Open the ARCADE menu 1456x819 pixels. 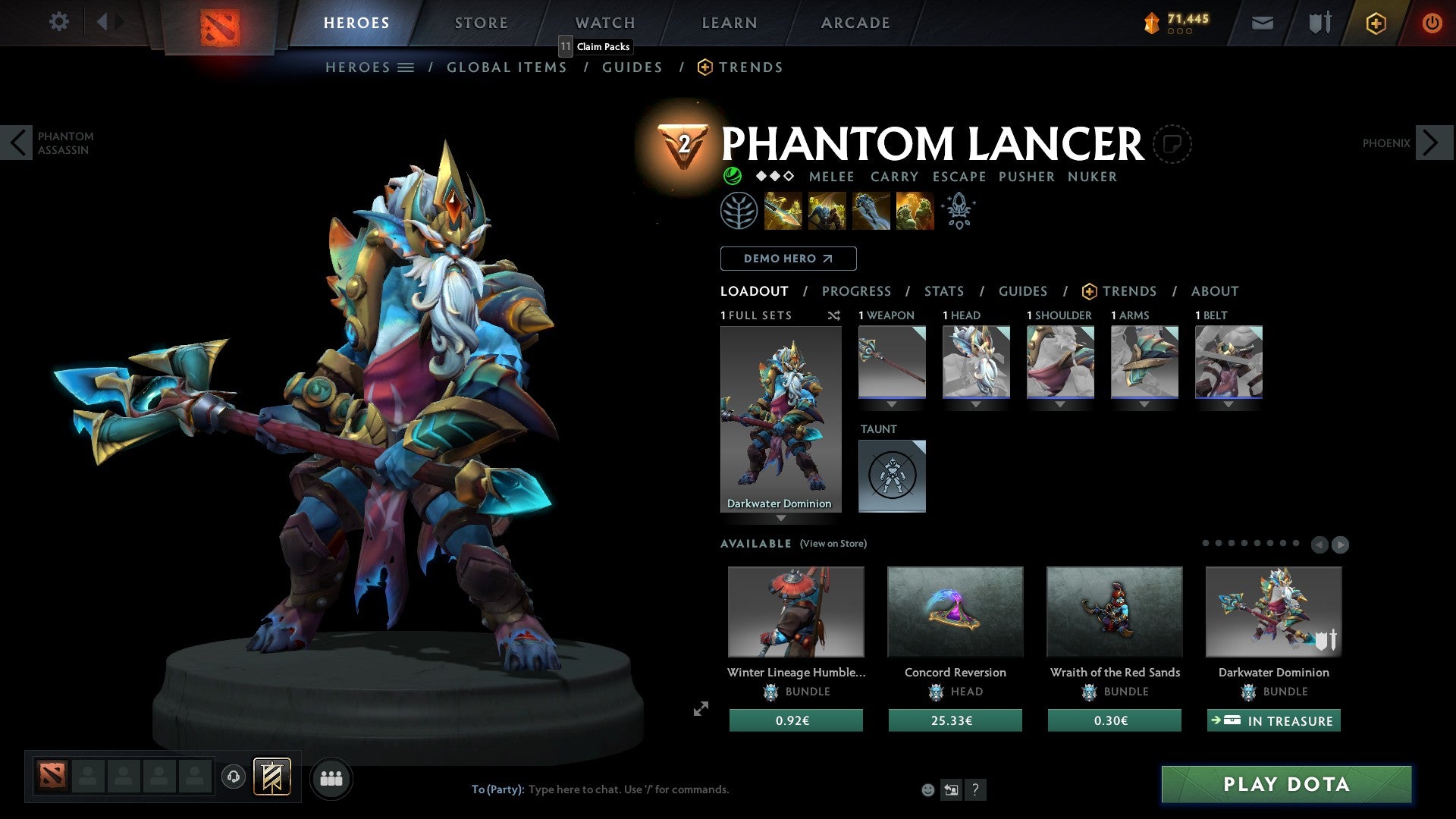click(855, 23)
